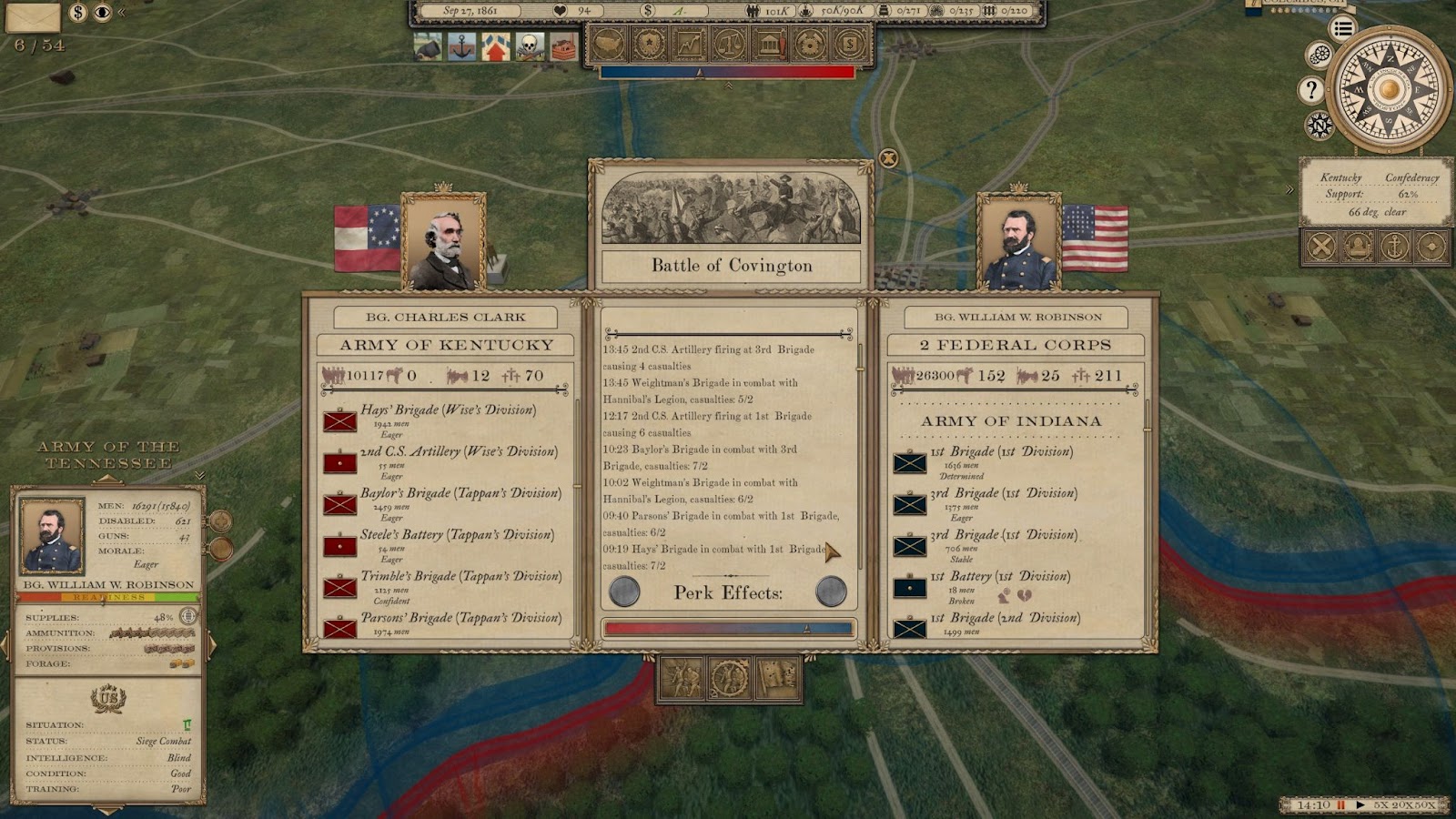Select 1st Battery in Army of Indiana
Screen dimensions: 1456x819
[x=999, y=576]
